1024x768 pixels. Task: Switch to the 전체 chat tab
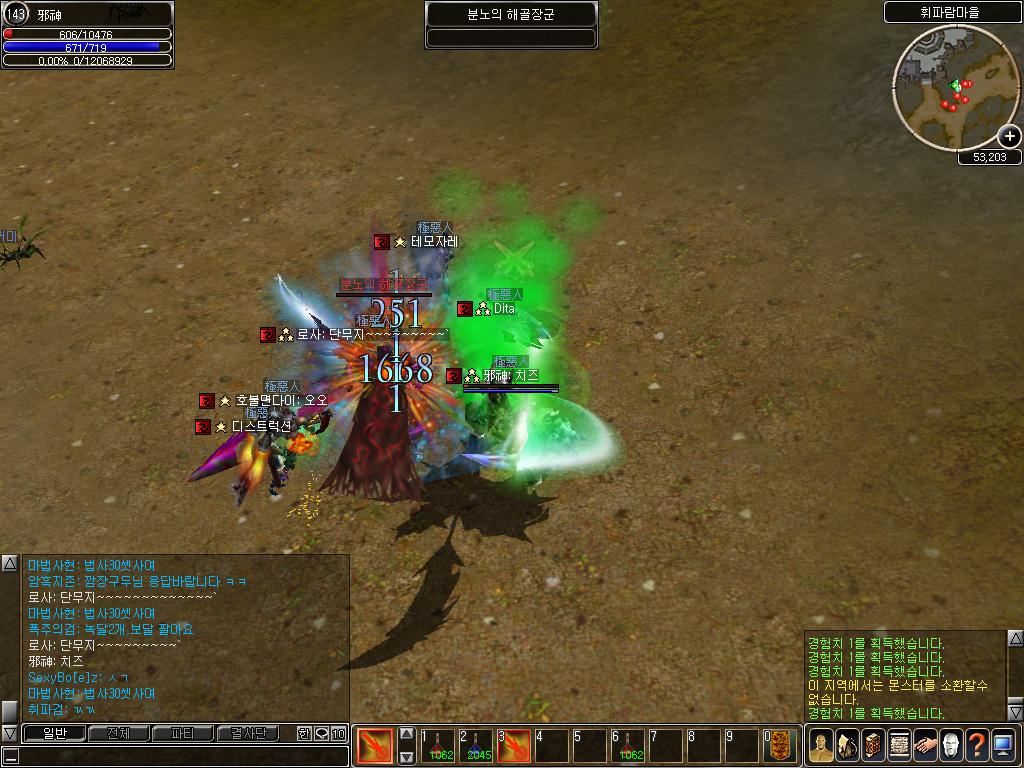pos(117,734)
